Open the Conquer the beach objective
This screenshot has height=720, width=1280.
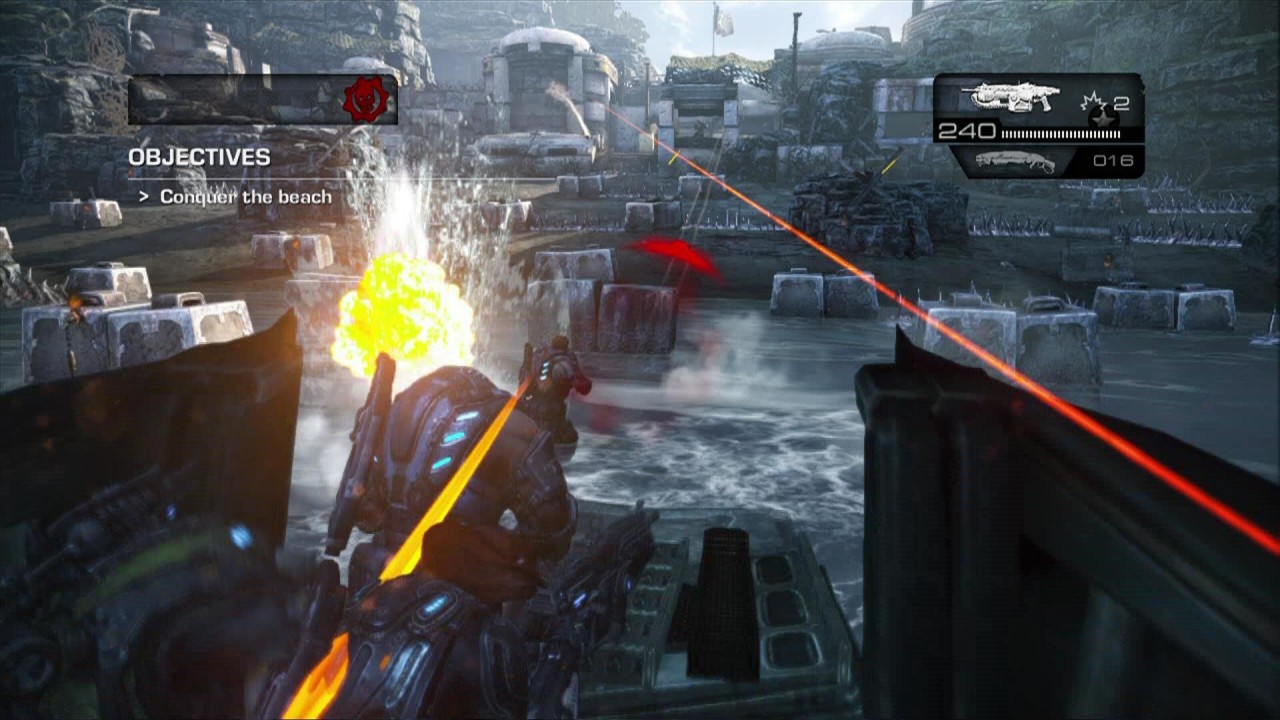click(245, 197)
